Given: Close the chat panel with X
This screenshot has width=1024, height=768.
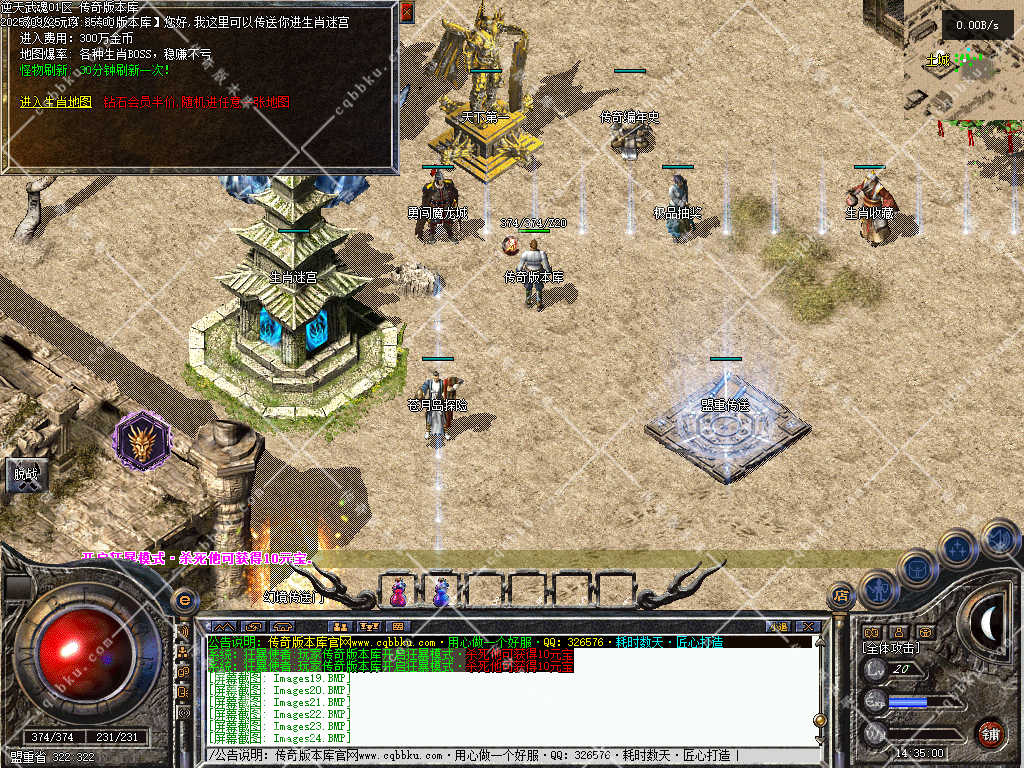Looking at the screenshot, I should tap(809, 627).
